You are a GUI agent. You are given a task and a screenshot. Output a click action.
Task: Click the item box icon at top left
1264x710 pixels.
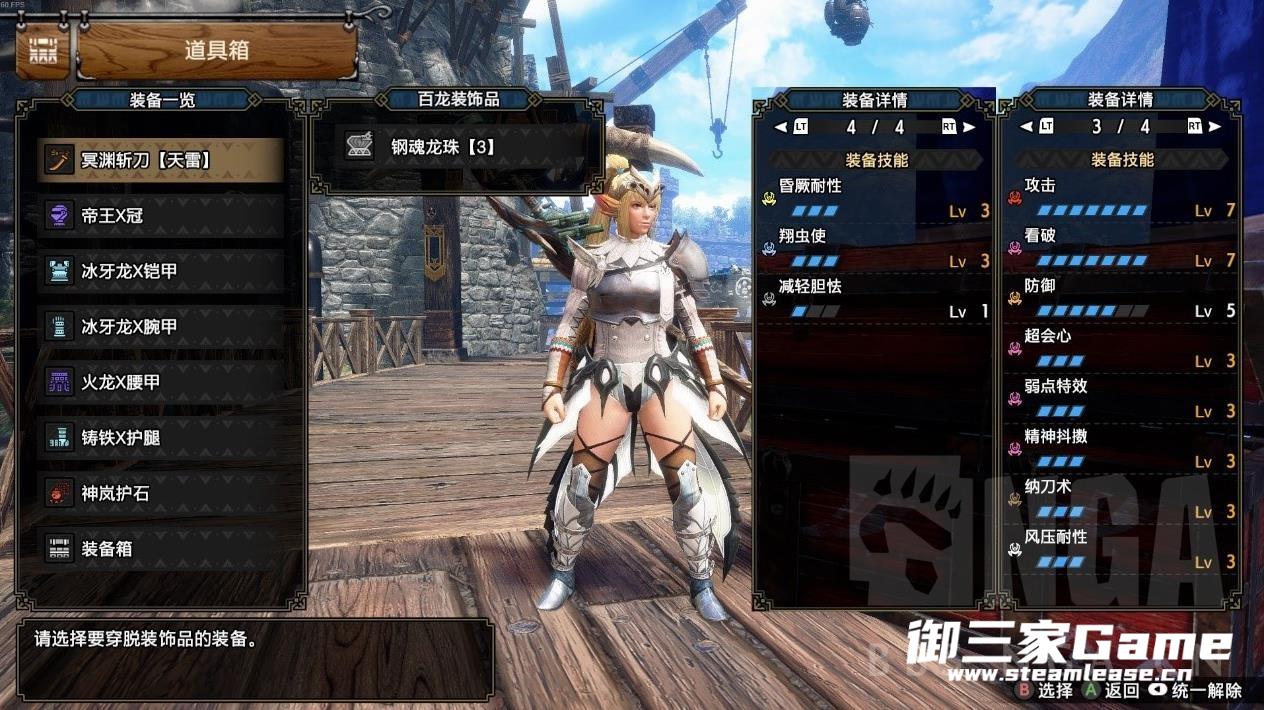point(43,50)
